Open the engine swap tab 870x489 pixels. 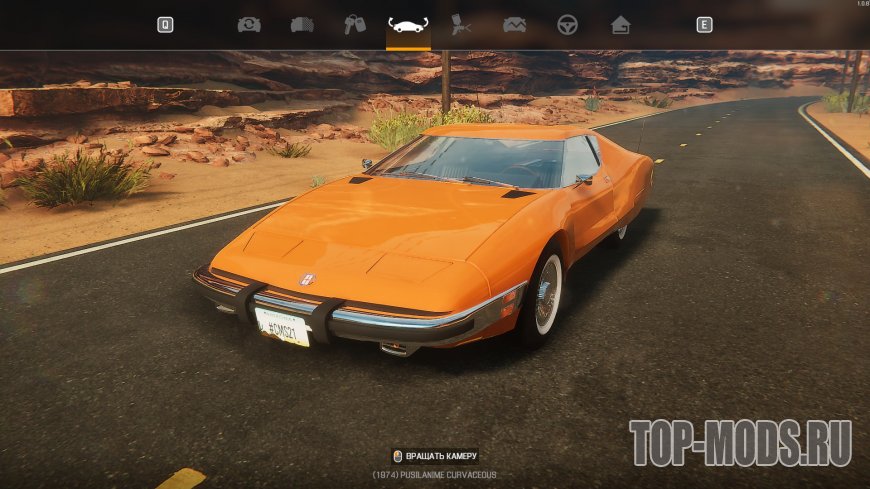249,25
